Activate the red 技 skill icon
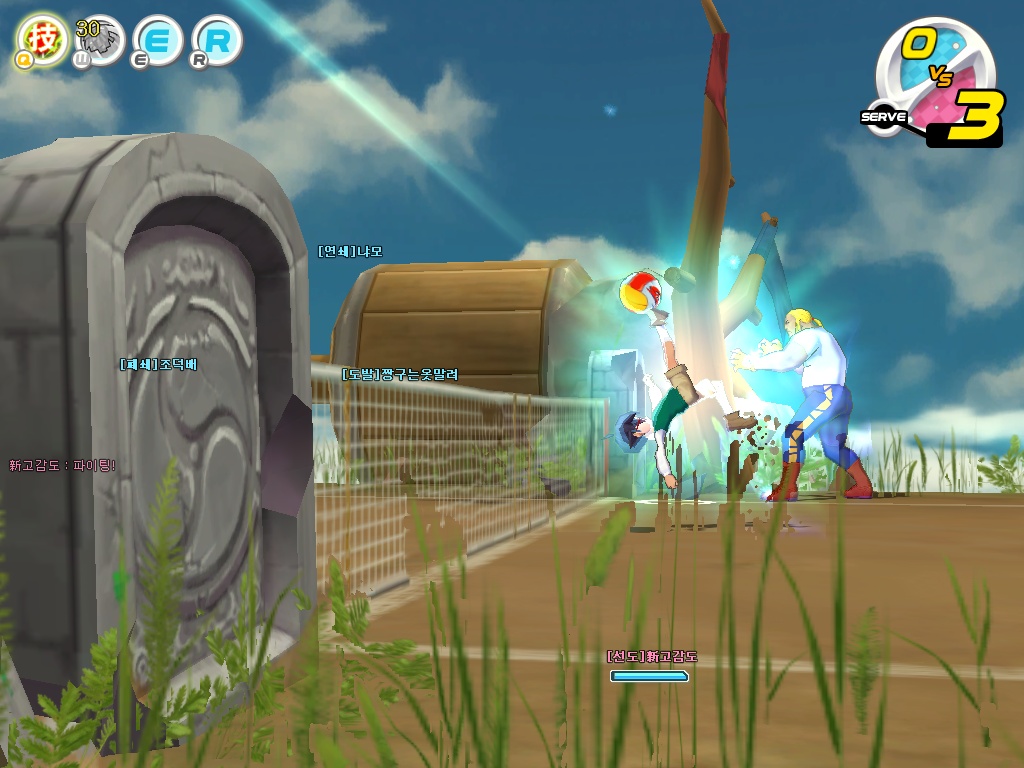 42,38
